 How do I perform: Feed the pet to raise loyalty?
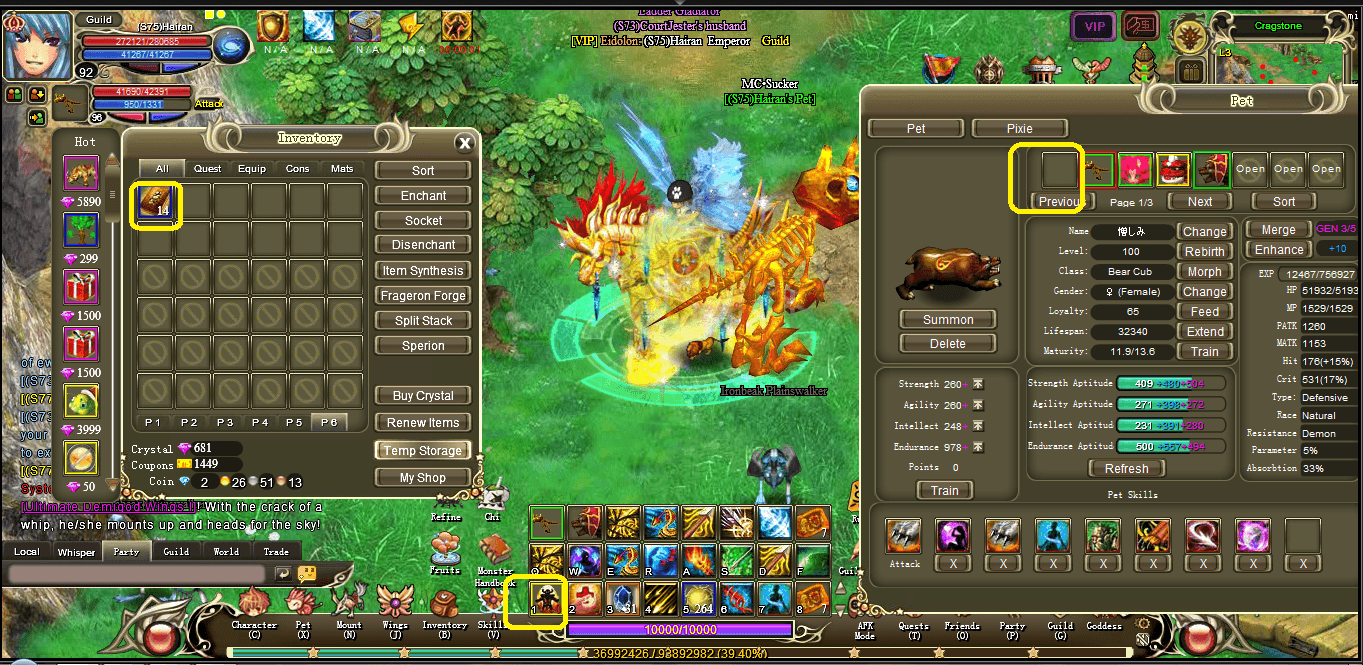click(x=1204, y=312)
